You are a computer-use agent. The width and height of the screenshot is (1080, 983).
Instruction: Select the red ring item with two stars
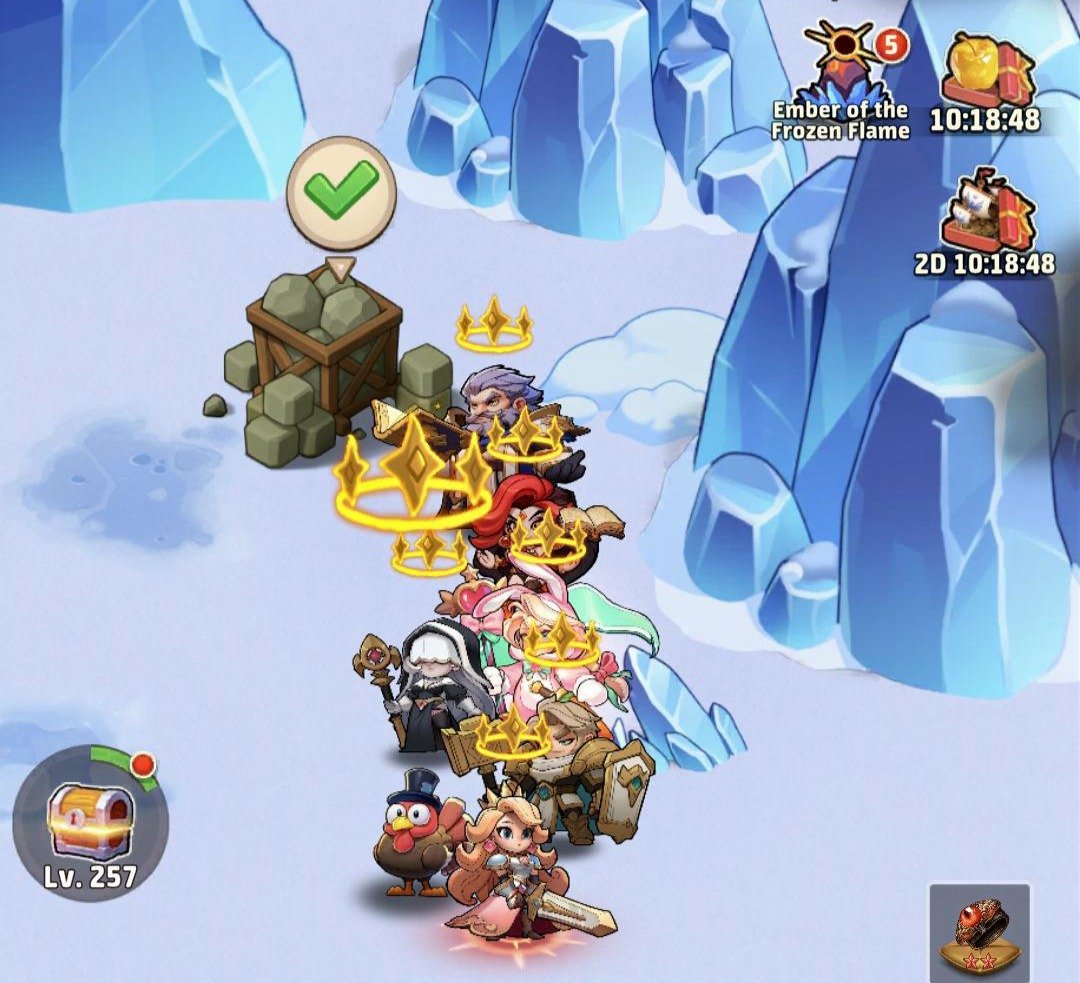click(x=980, y=932)
